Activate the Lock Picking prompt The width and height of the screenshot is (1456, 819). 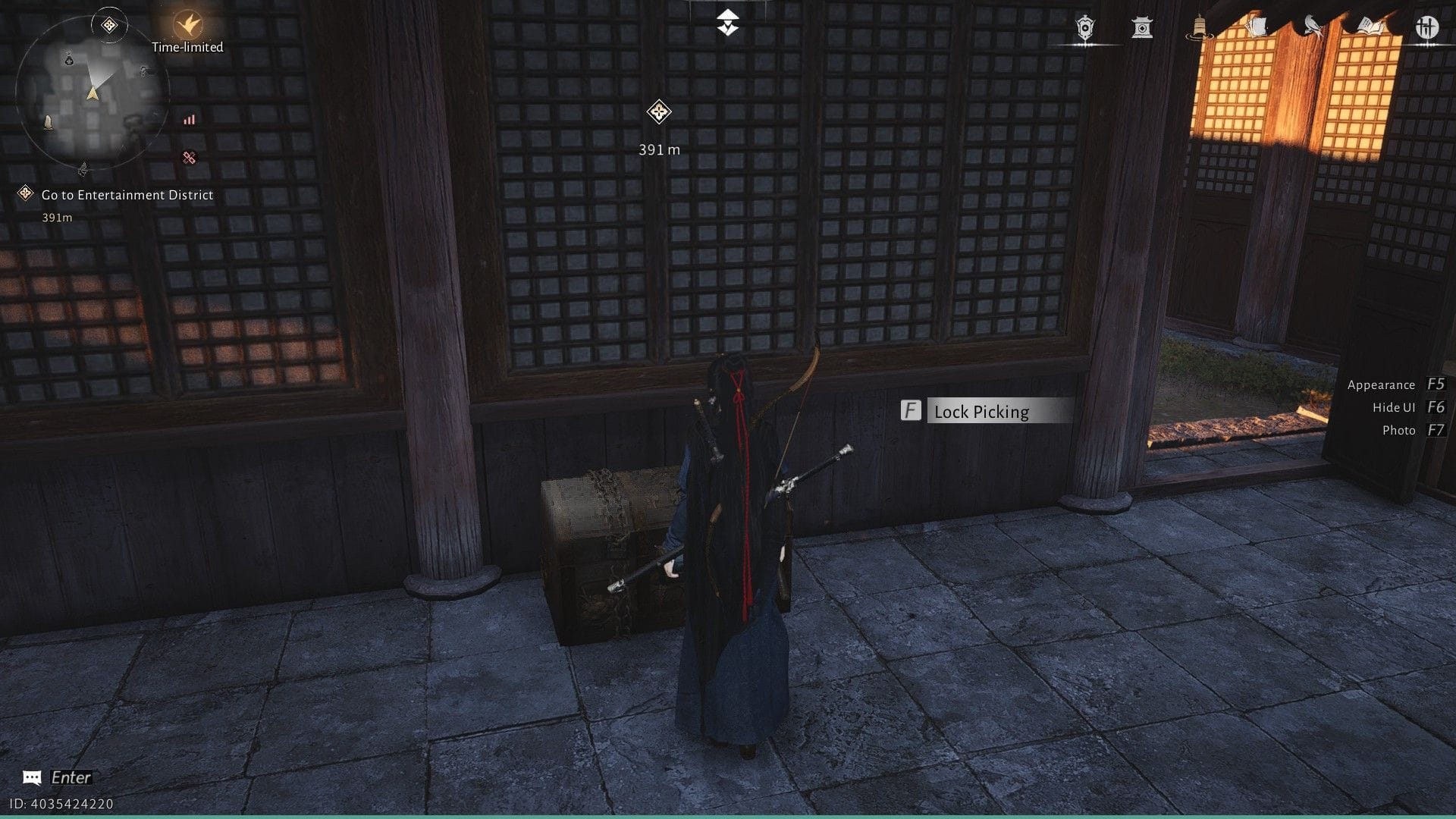click(981, 412)
